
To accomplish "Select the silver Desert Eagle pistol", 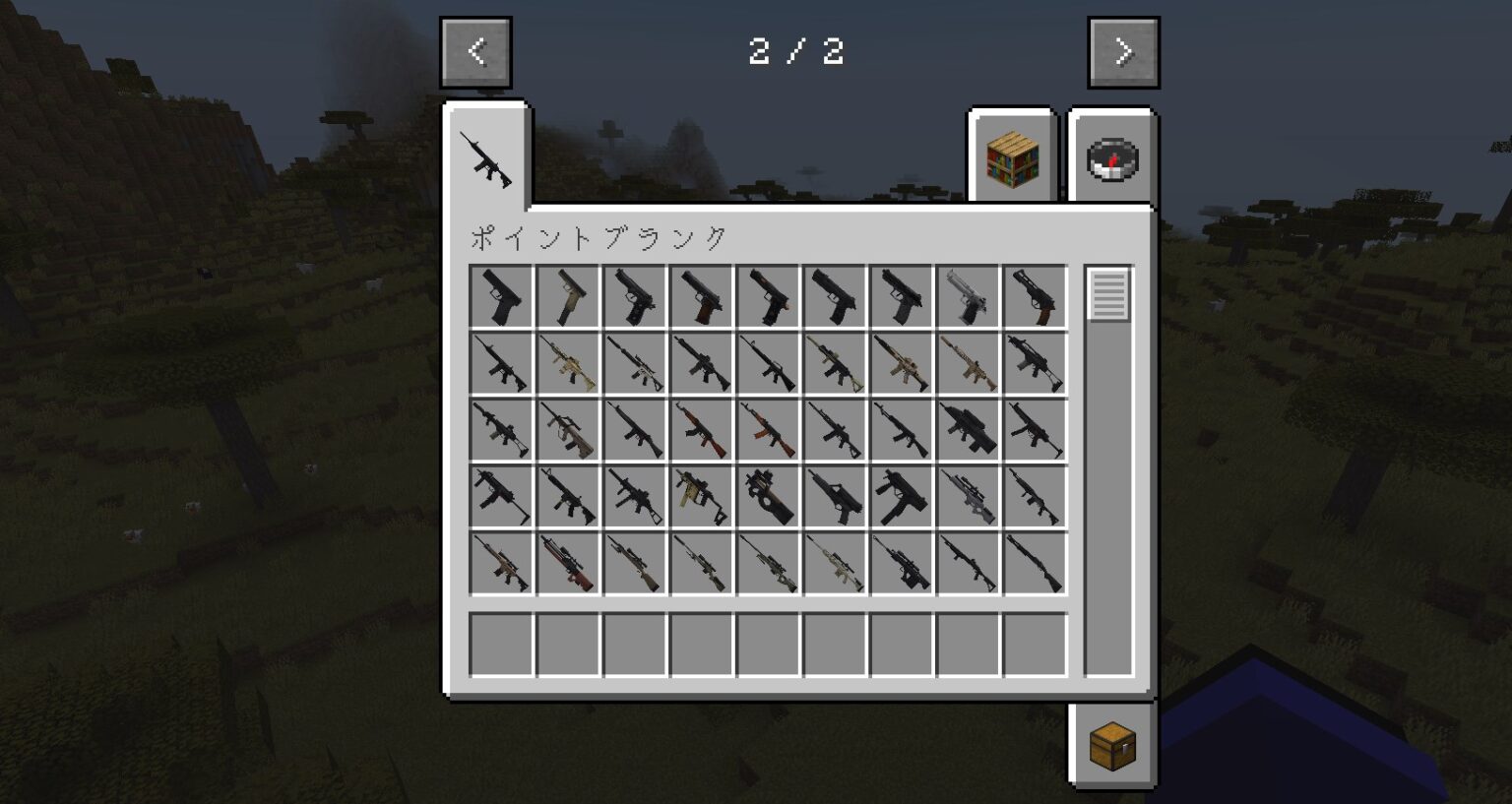I will pyautogui.click(x=968, y=295).
